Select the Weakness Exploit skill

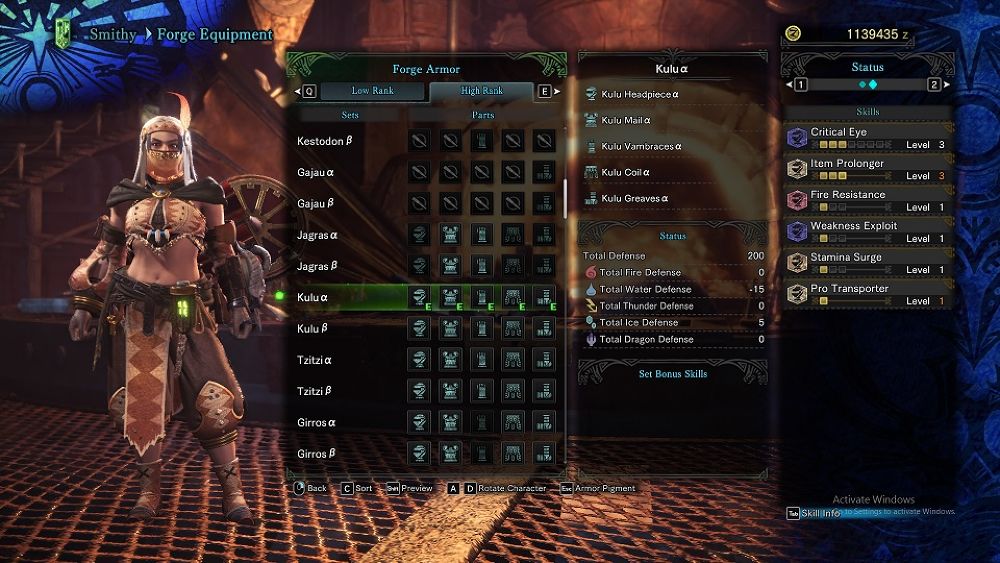pos(868,232)
